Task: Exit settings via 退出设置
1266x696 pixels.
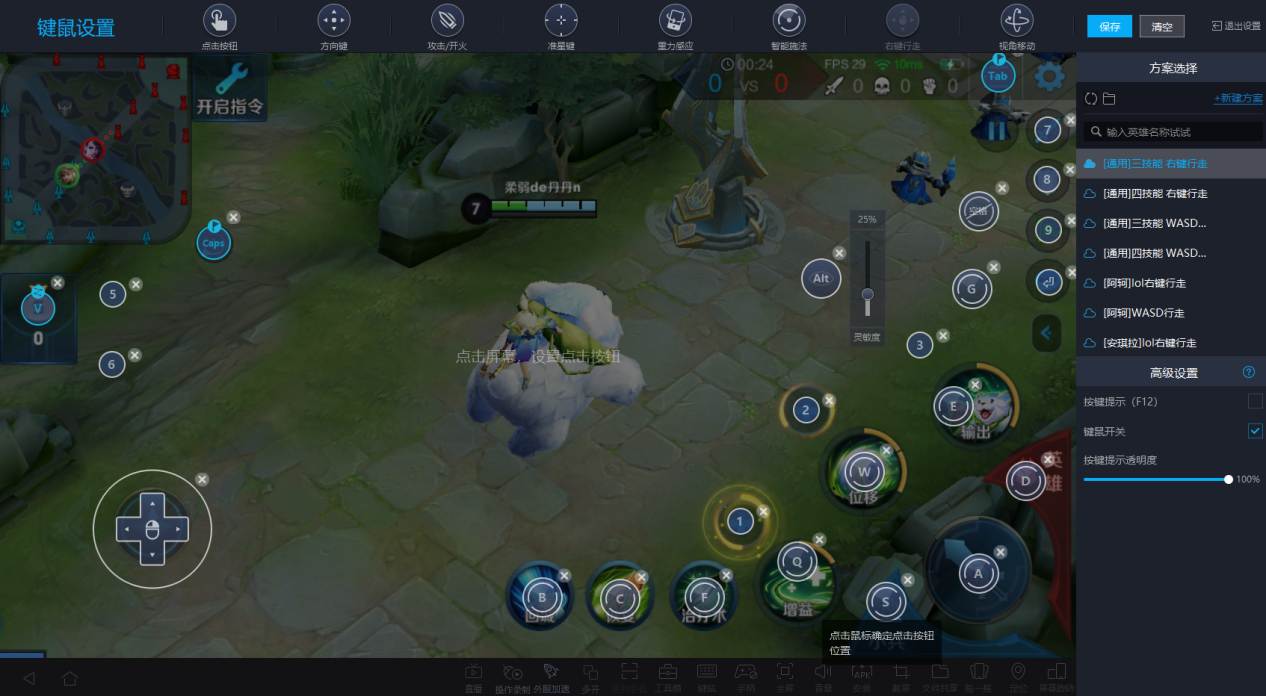Action: click(1236, 26)
